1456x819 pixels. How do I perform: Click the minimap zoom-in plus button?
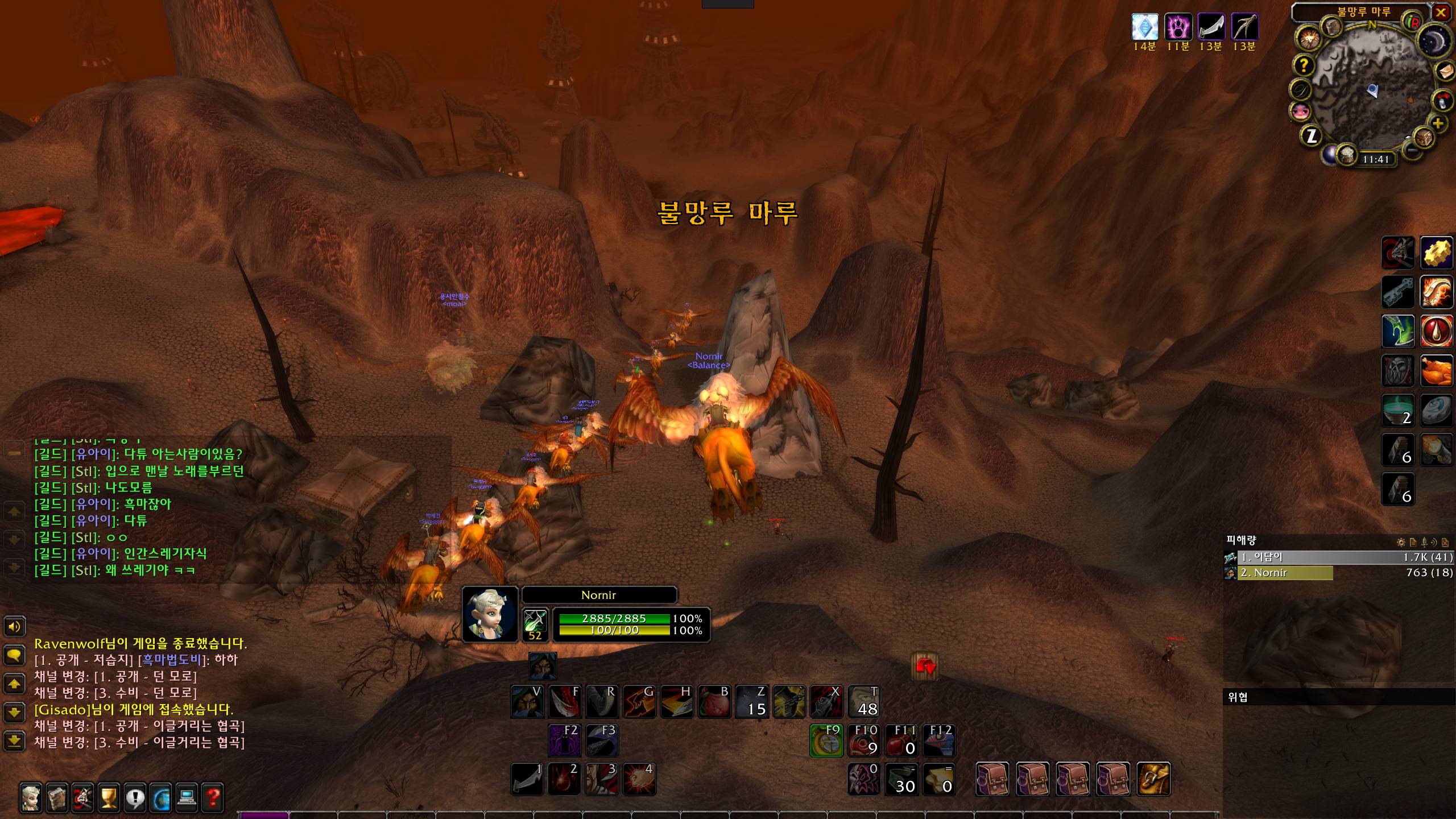[x=1438, y=123]
